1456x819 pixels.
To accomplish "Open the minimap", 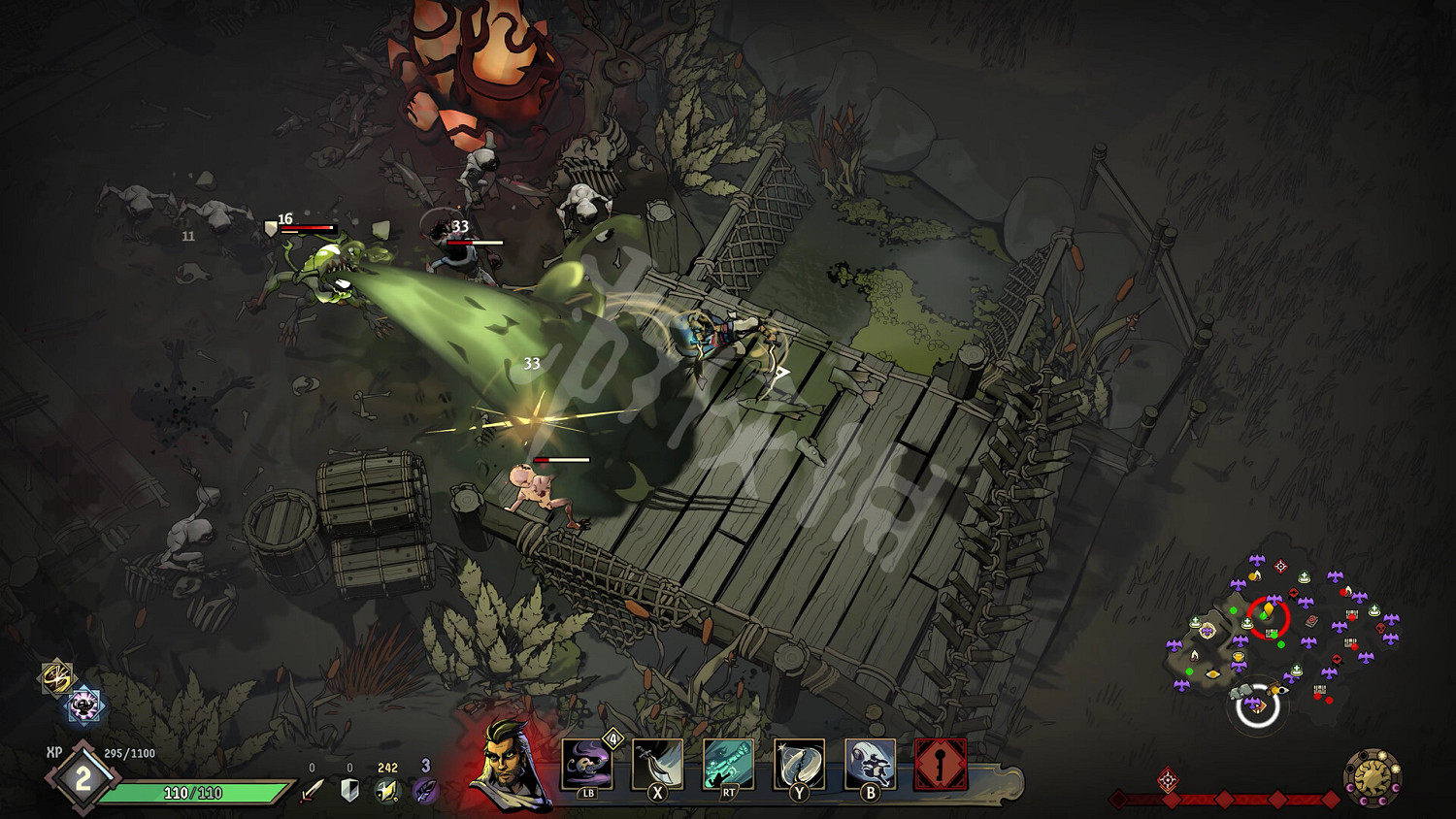I will [x=1281, y=631].
